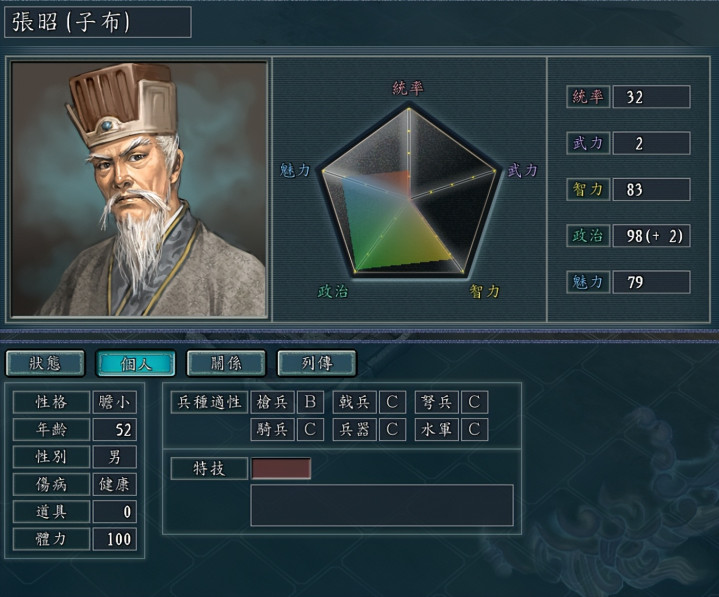This screenshot has height=597, width=719.
Task: Select the highlighted 個人 tab
Action: click(135, 363)
